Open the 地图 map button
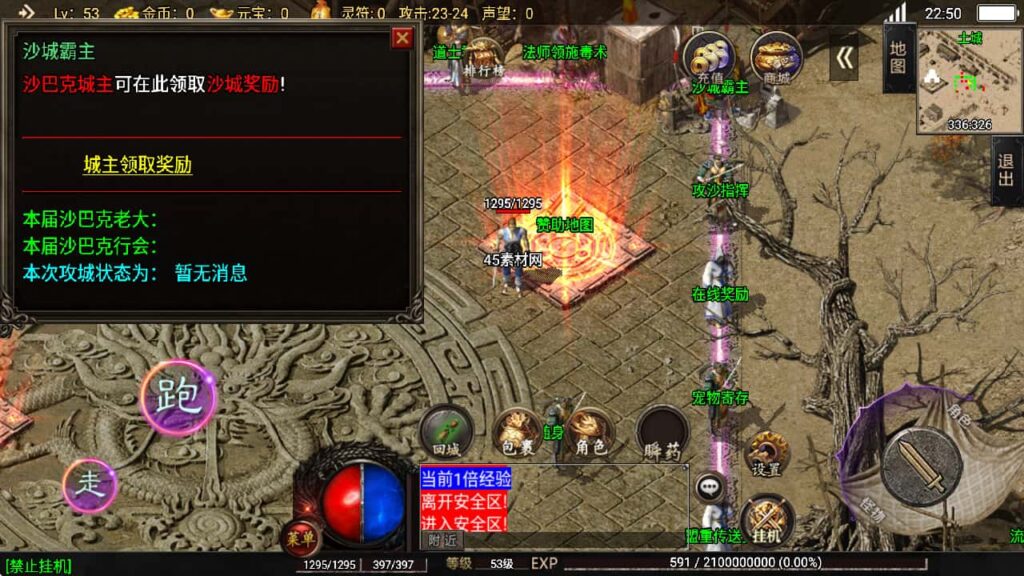1024x576 pixels. pyautogui.click(x=898, y=58)
